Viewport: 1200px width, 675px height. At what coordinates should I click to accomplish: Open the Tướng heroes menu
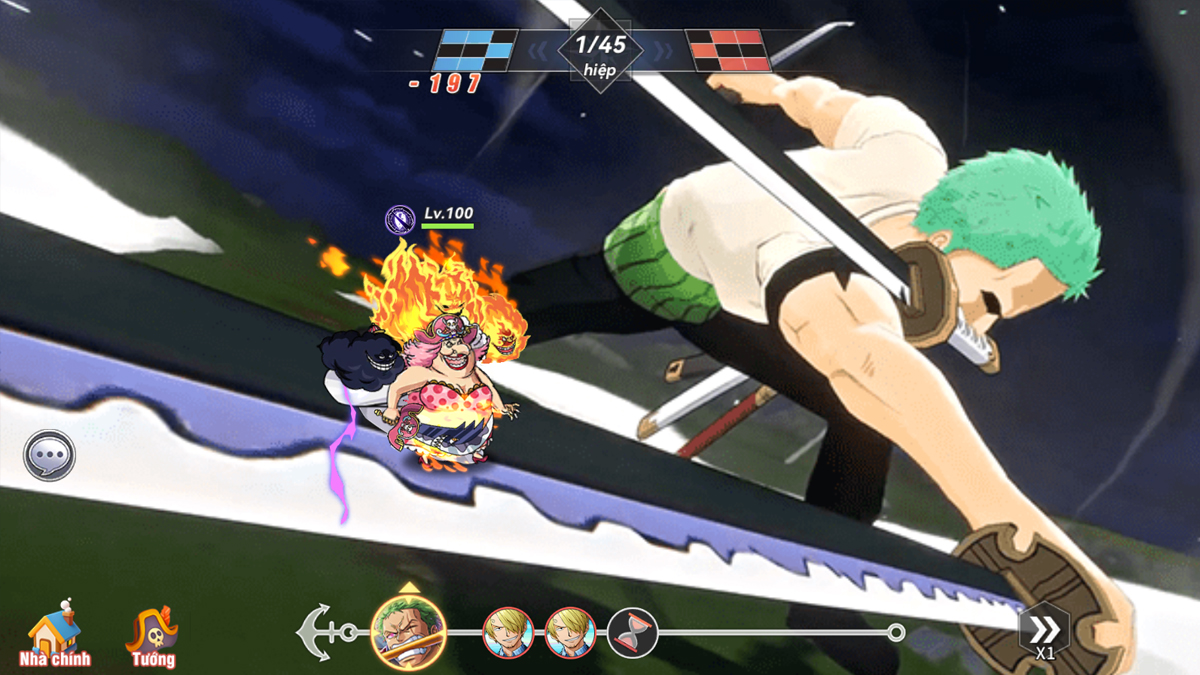pyautogui.click(x=152, y=636)
